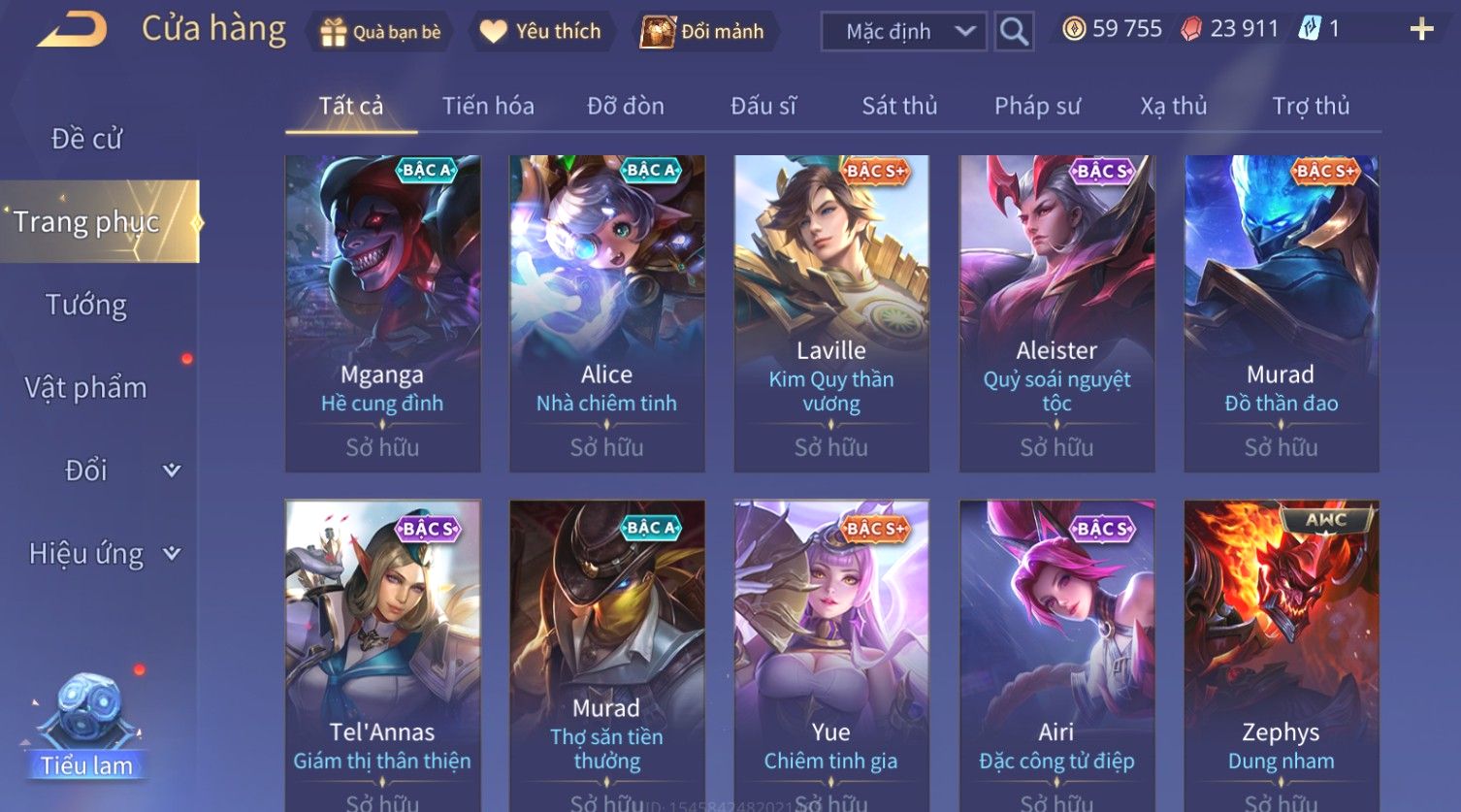The width and height of the screenshot is (1461, 812).
Task: Open Đổi mảnh fragment exchange
Action: point(703,32)
